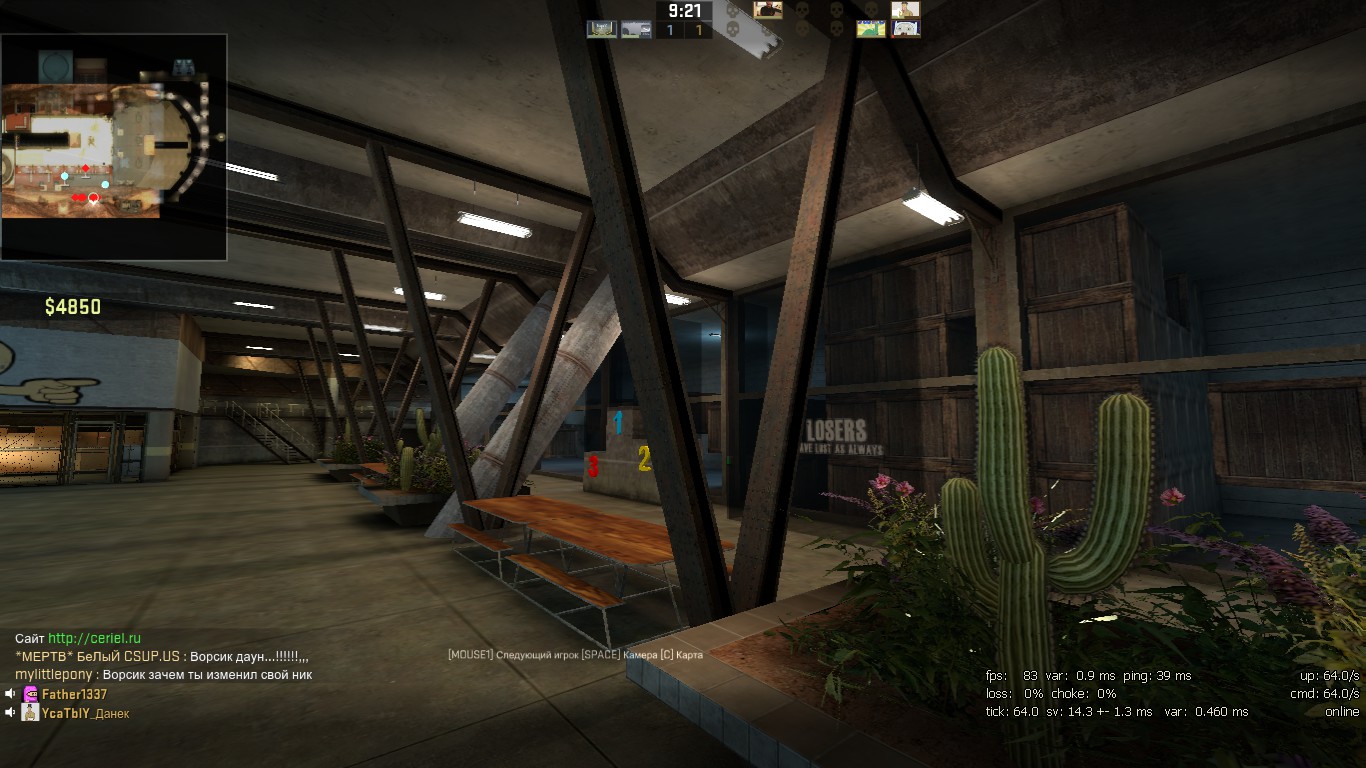This screenshot has width=1366, height=768.
Task: Open the ceriel.ru link in chat
Action: point(94,638)
